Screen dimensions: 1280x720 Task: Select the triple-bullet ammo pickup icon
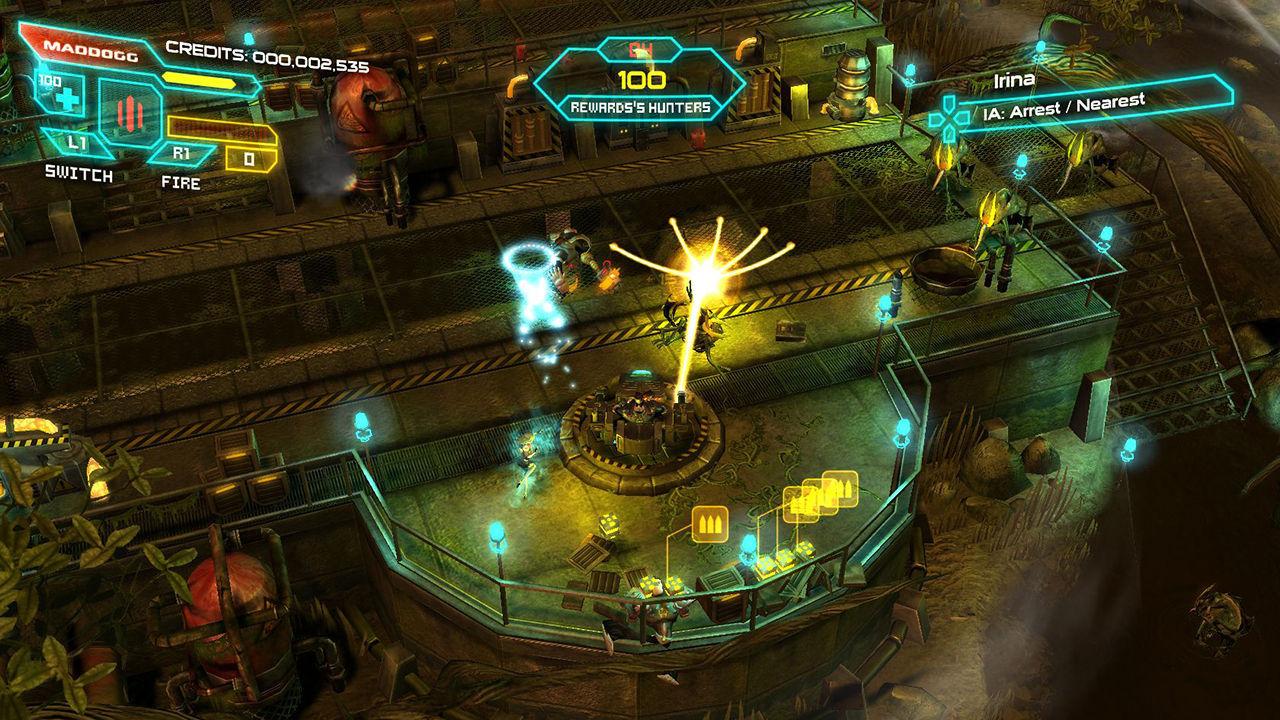click(x=709, y=522)
